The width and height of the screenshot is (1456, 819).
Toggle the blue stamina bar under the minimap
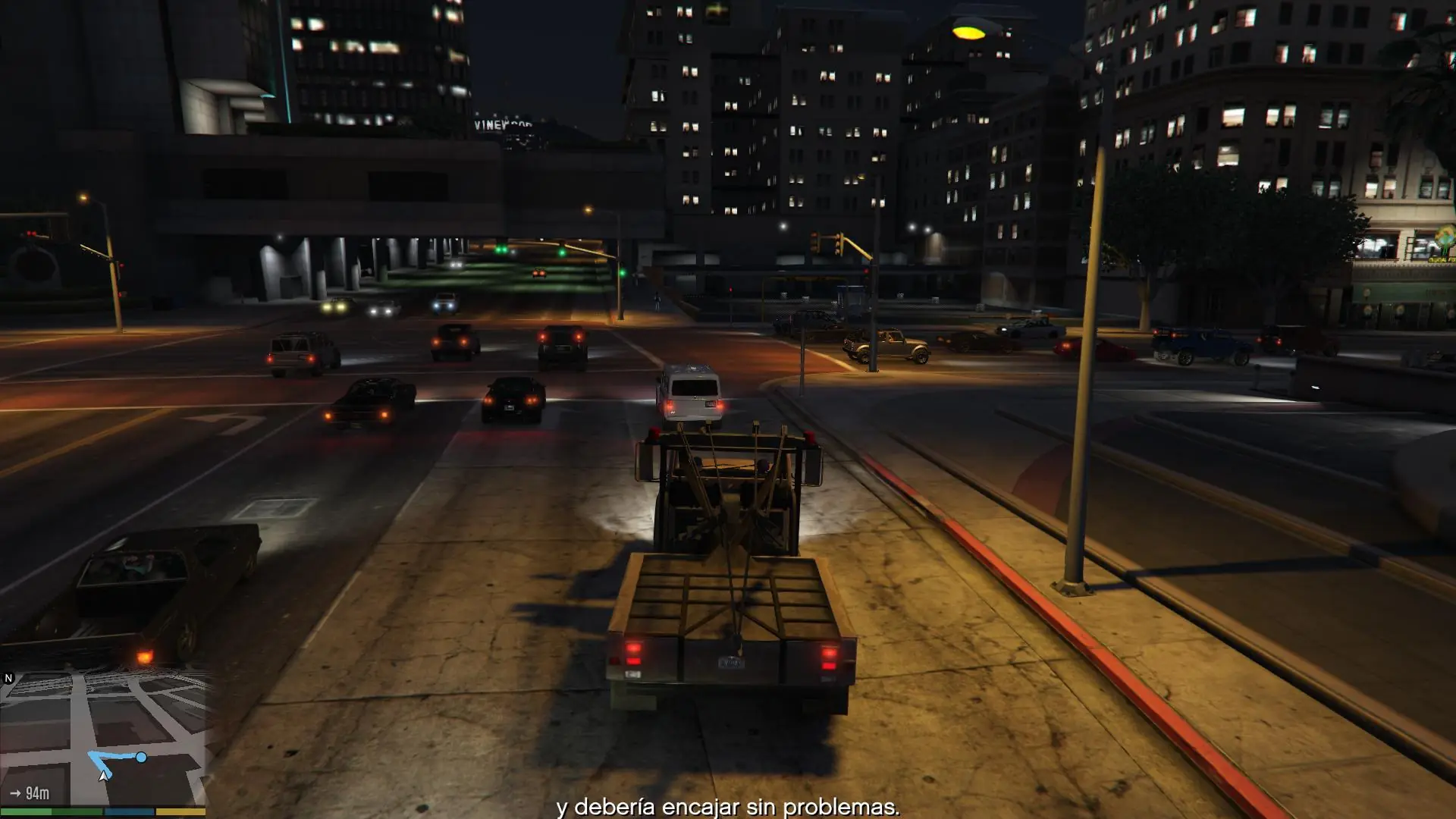tap(127, 811)
